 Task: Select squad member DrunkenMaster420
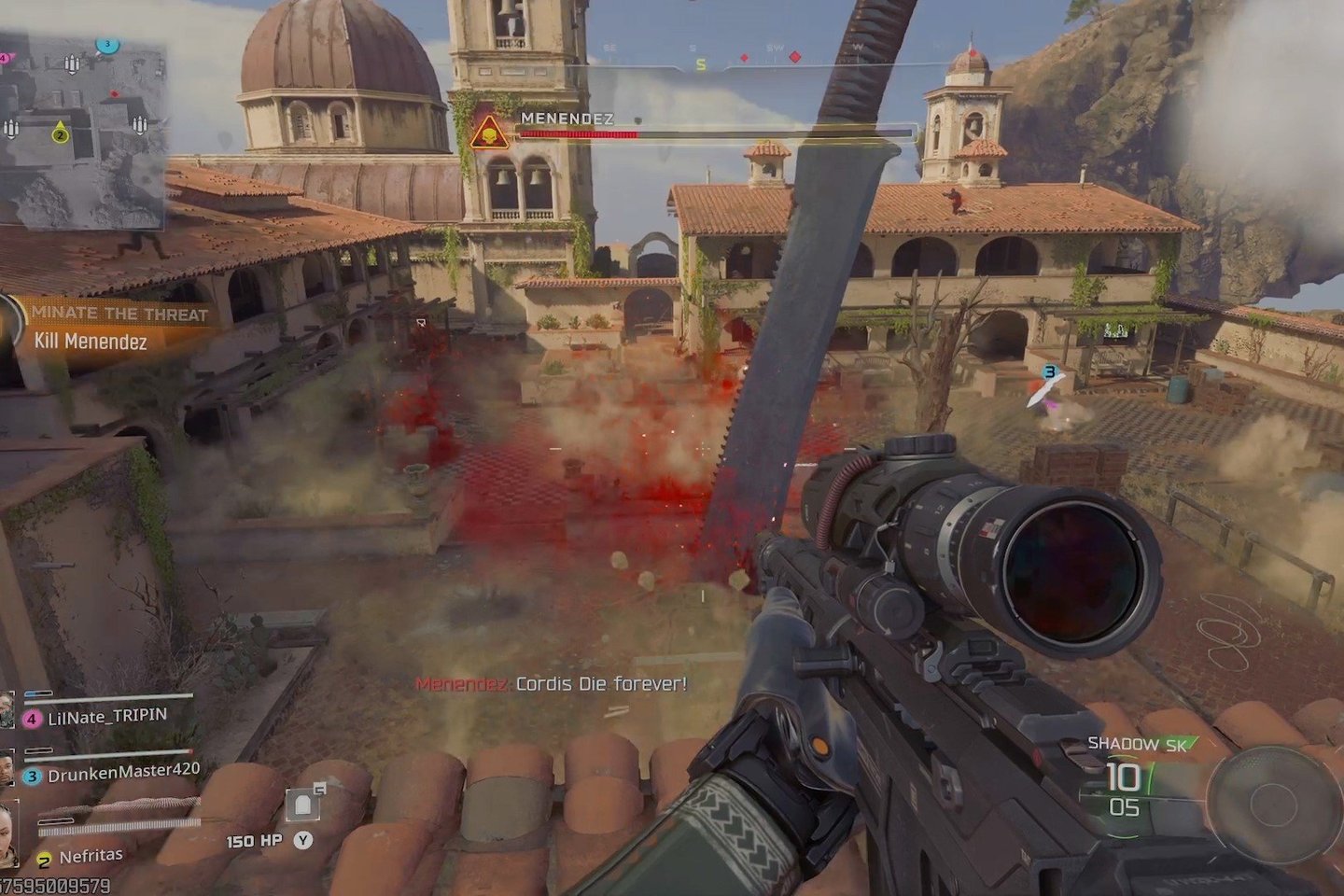(123, 773)
